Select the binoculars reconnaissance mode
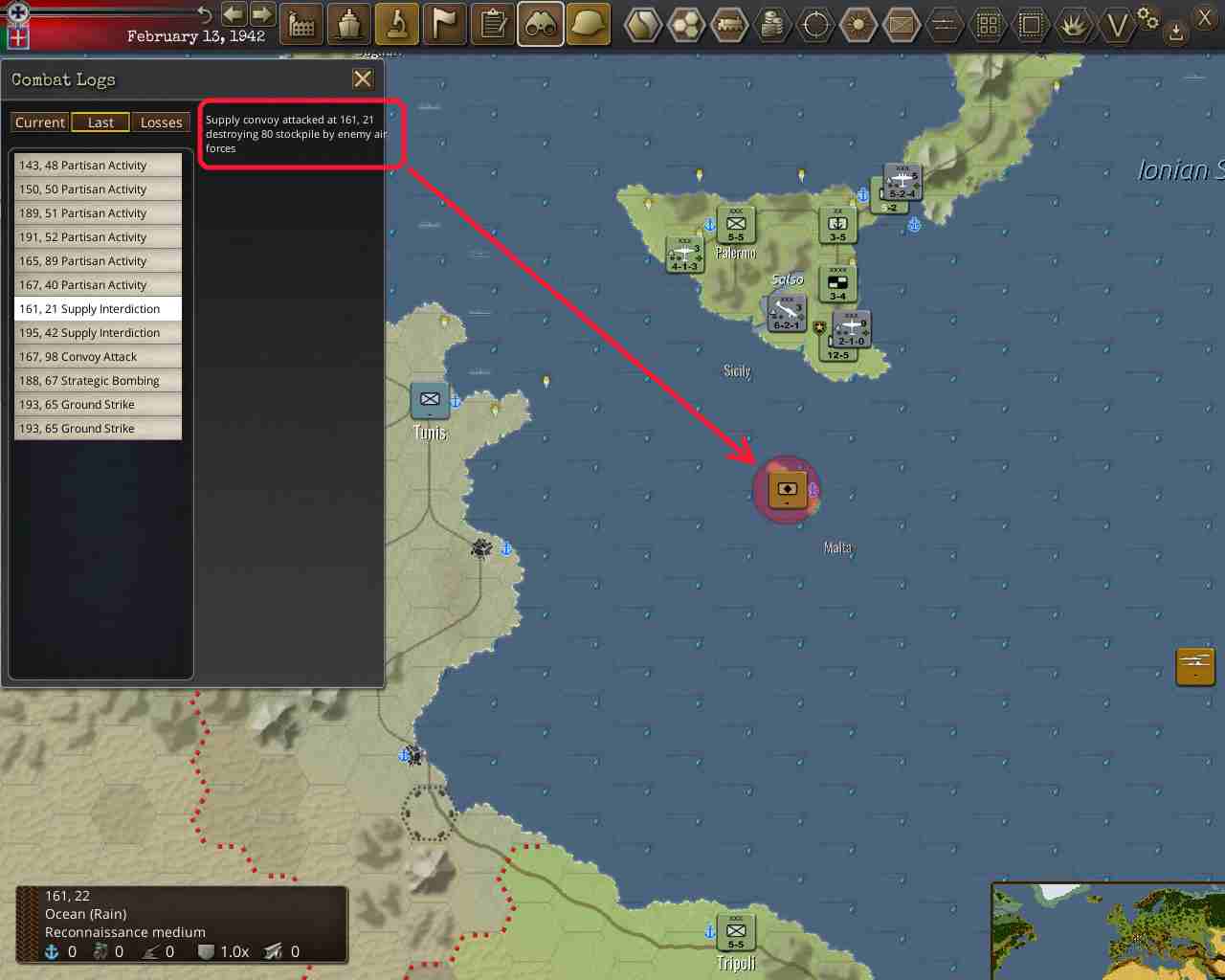1225x980 pixels. [540, 25]
